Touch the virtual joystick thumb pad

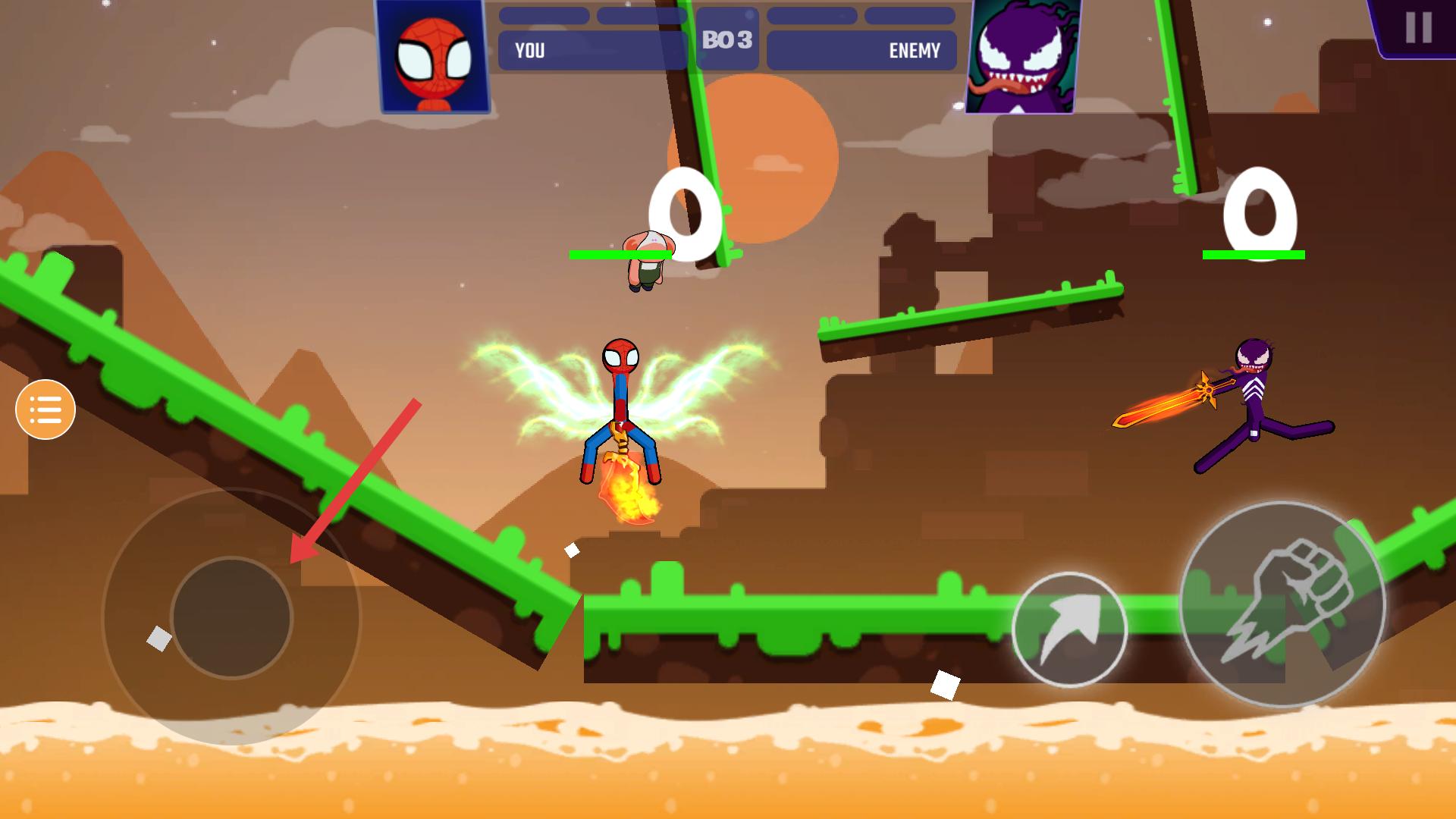coord(231,617)
